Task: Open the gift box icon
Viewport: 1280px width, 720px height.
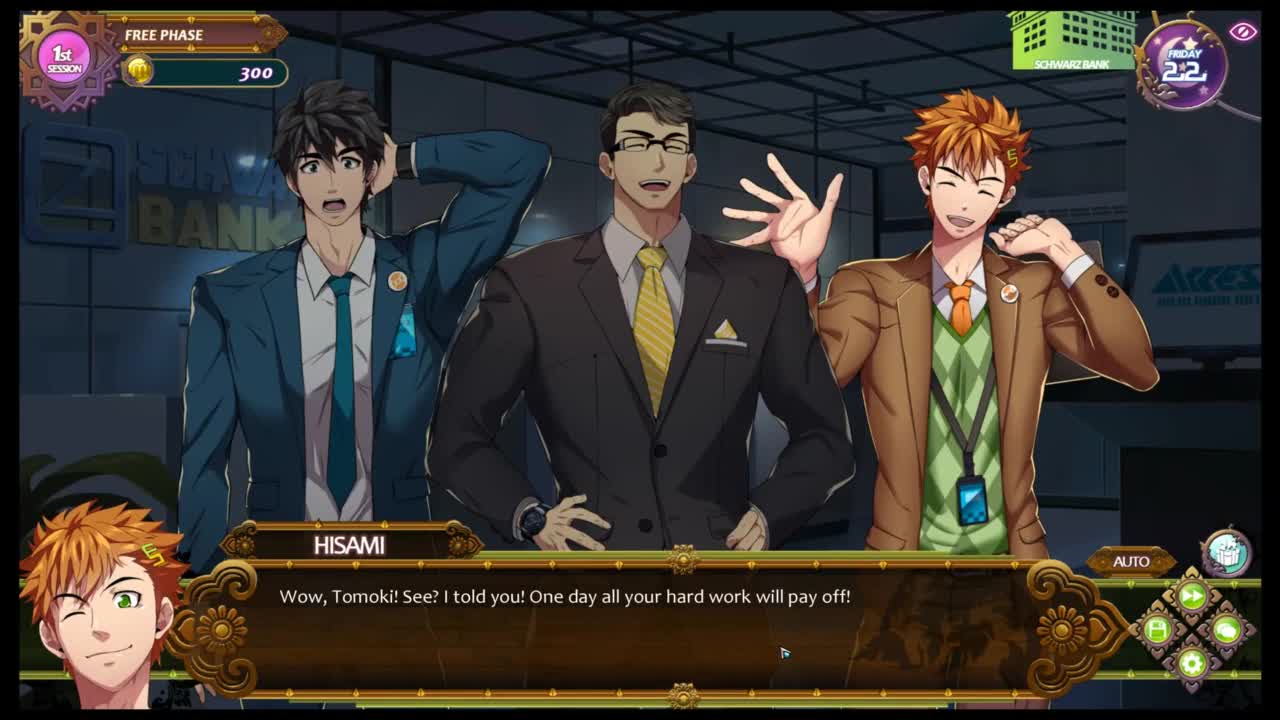Action: (1226, 553)
